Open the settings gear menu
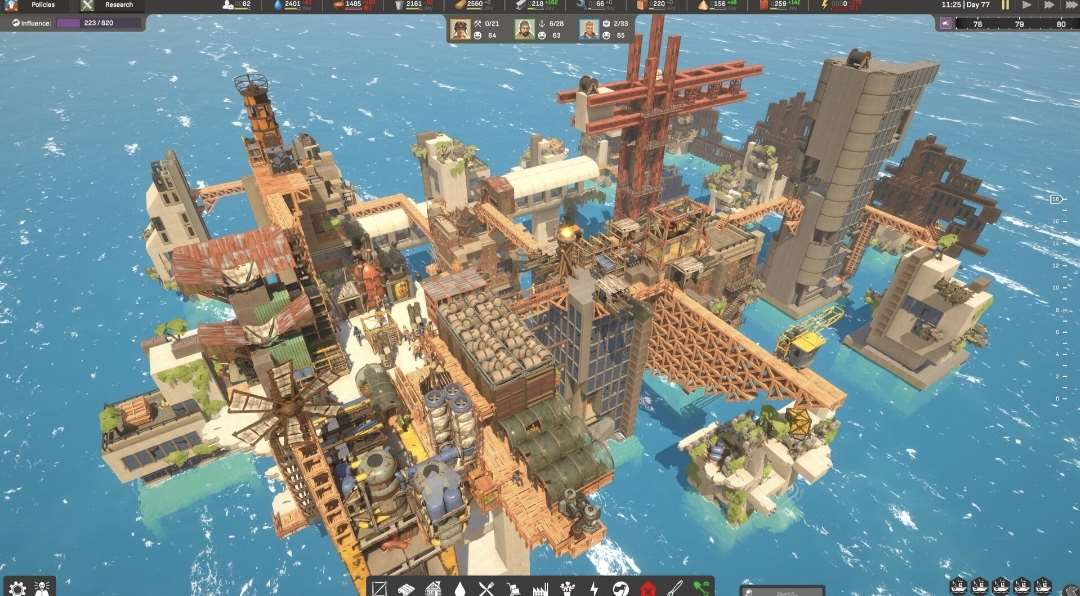The width and height of the screenshot is (1080, 596). (x=17, y=588)
